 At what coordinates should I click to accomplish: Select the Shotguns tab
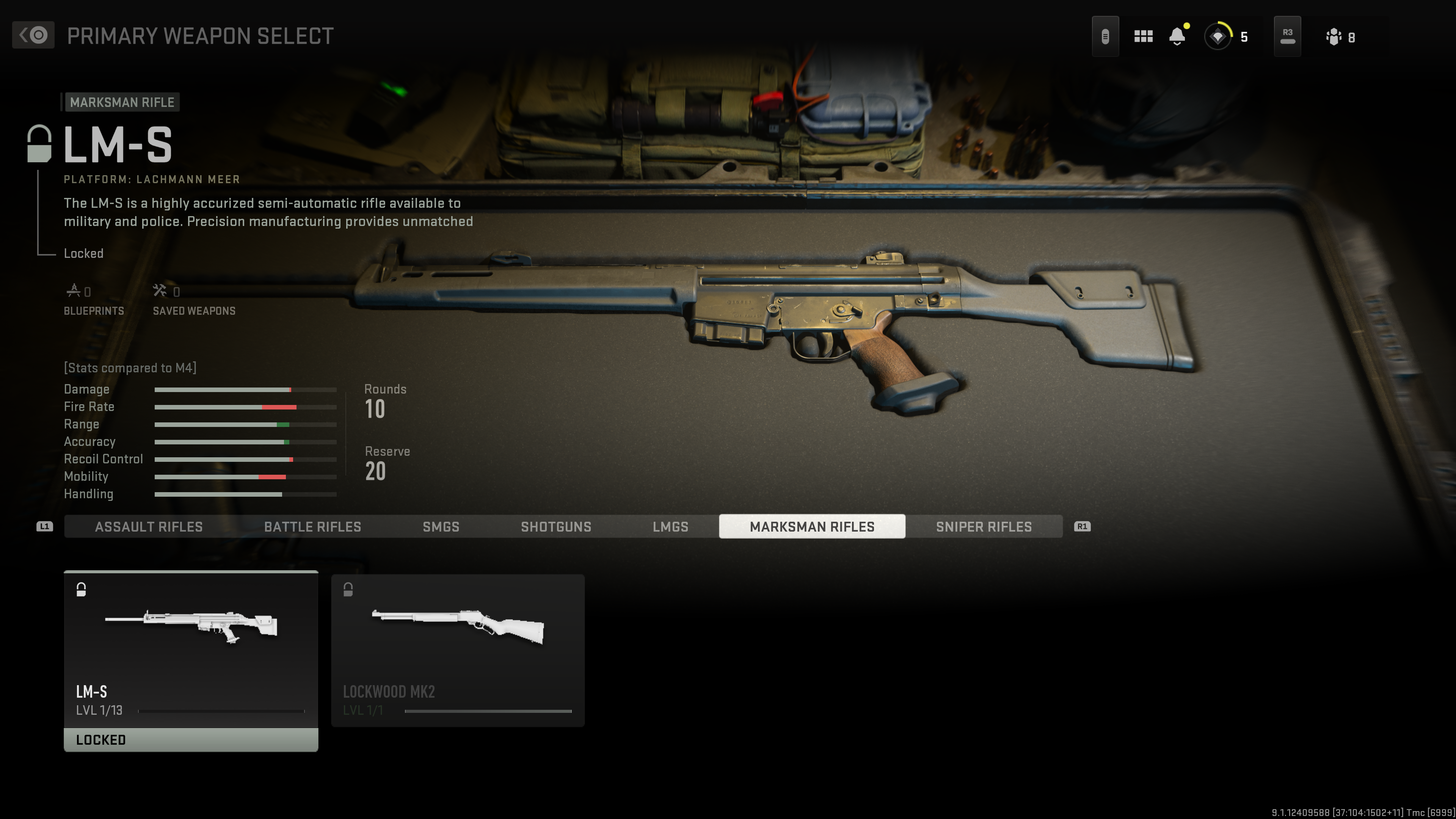click(x=555, y=527)
